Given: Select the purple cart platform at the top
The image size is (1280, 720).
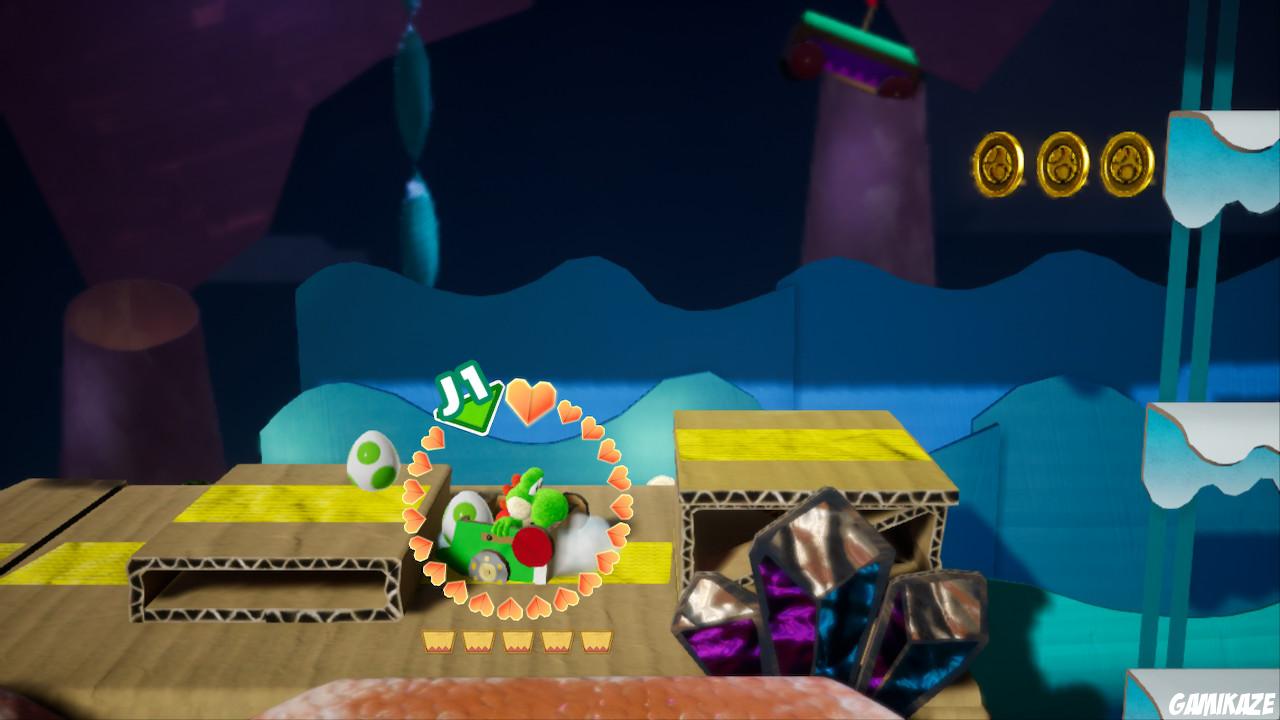Looking at the screenshot, I should 855,60.
